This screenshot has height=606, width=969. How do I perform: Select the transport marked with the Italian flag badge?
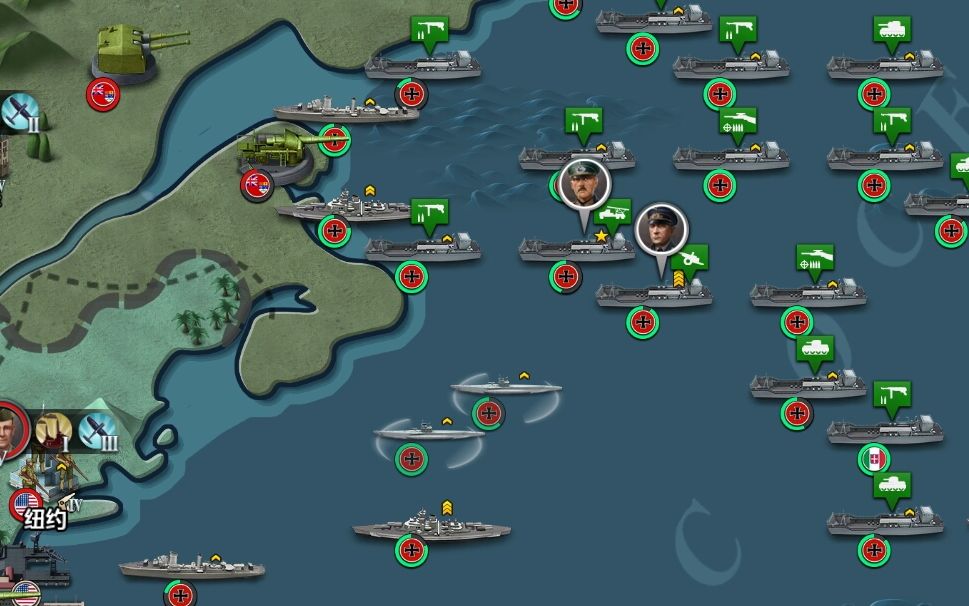884,431
